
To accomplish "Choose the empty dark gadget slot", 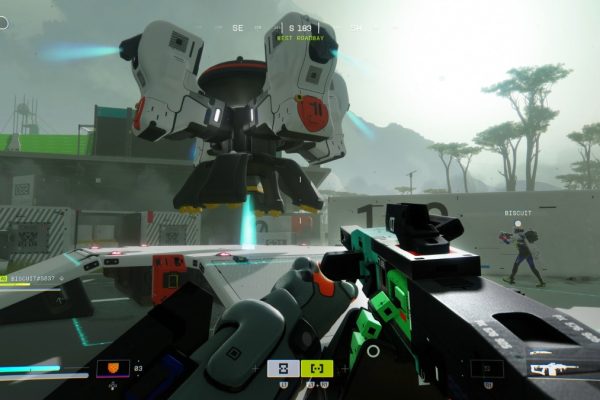I will [x=487, y=369].
